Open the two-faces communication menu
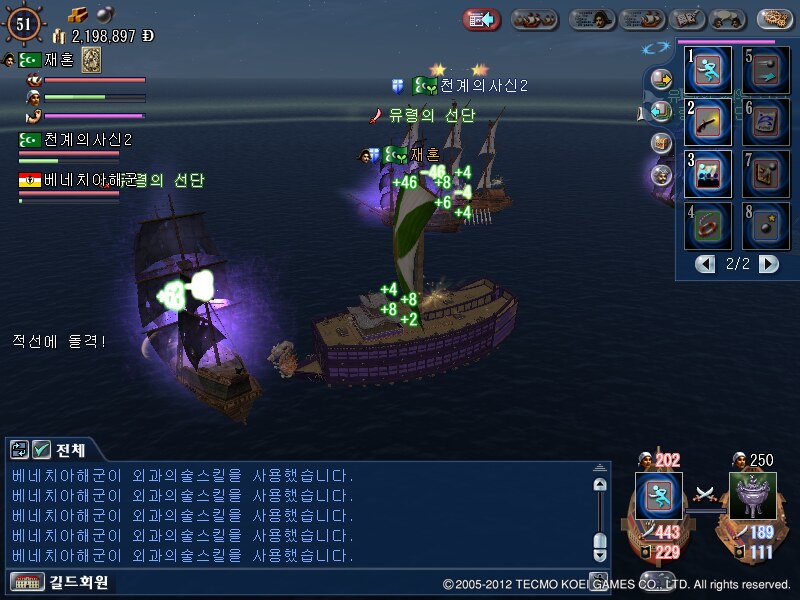The height and width of the screenshot is (600, 800). pos(724,19)
